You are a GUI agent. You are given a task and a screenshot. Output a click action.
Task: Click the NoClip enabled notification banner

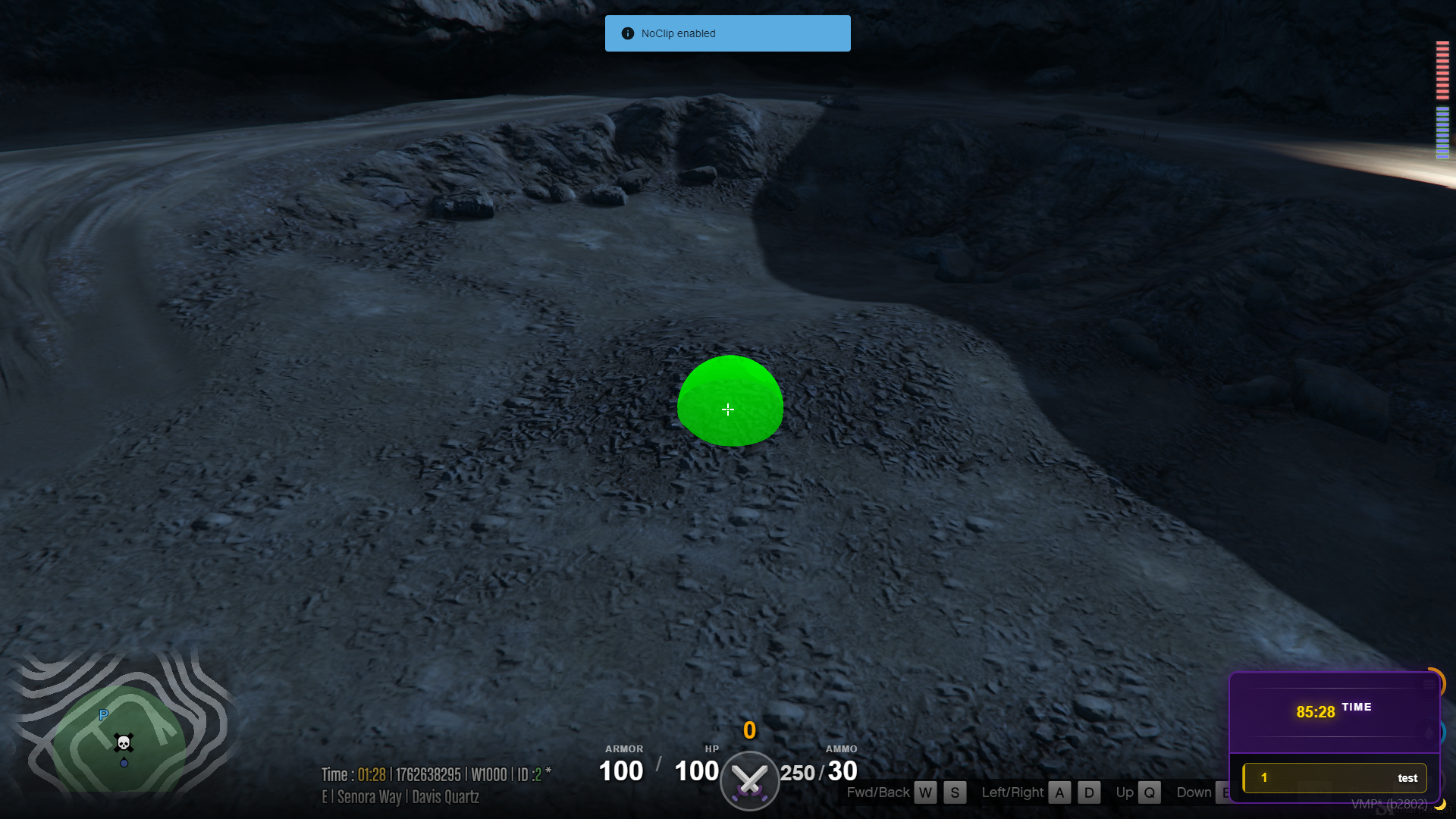point(727,33)
